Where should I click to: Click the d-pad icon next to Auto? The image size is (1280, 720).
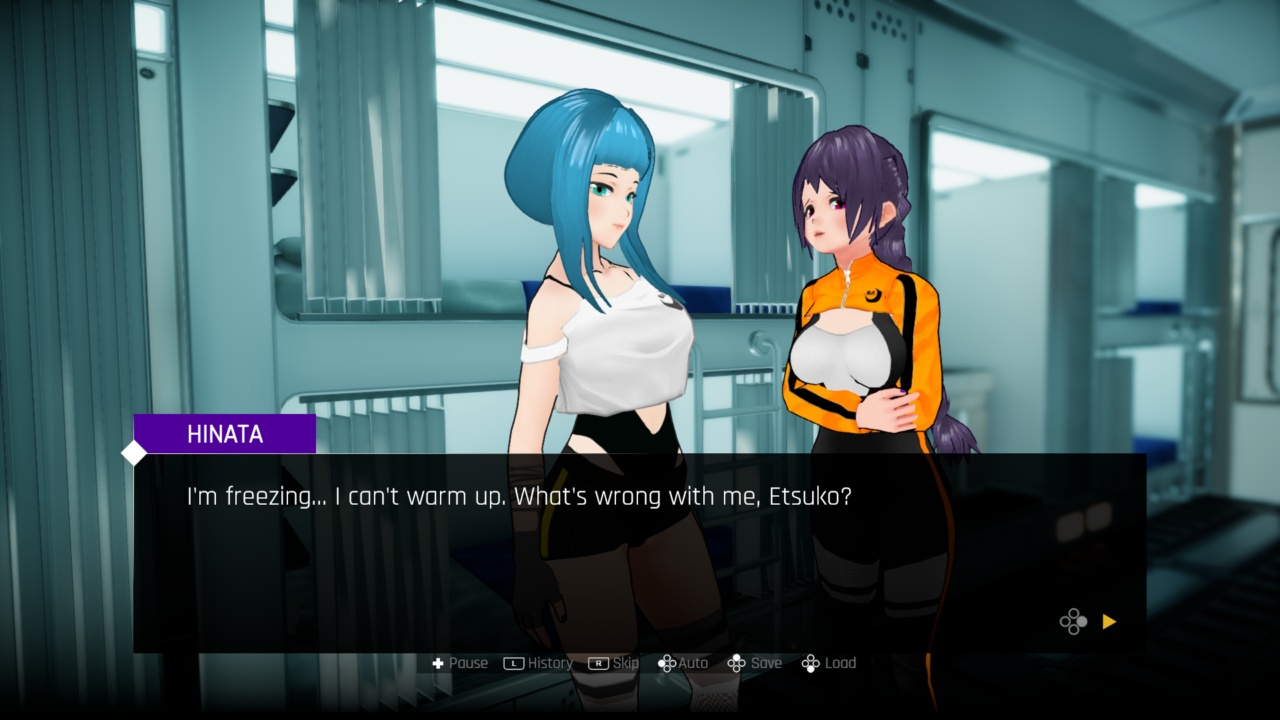666,662
